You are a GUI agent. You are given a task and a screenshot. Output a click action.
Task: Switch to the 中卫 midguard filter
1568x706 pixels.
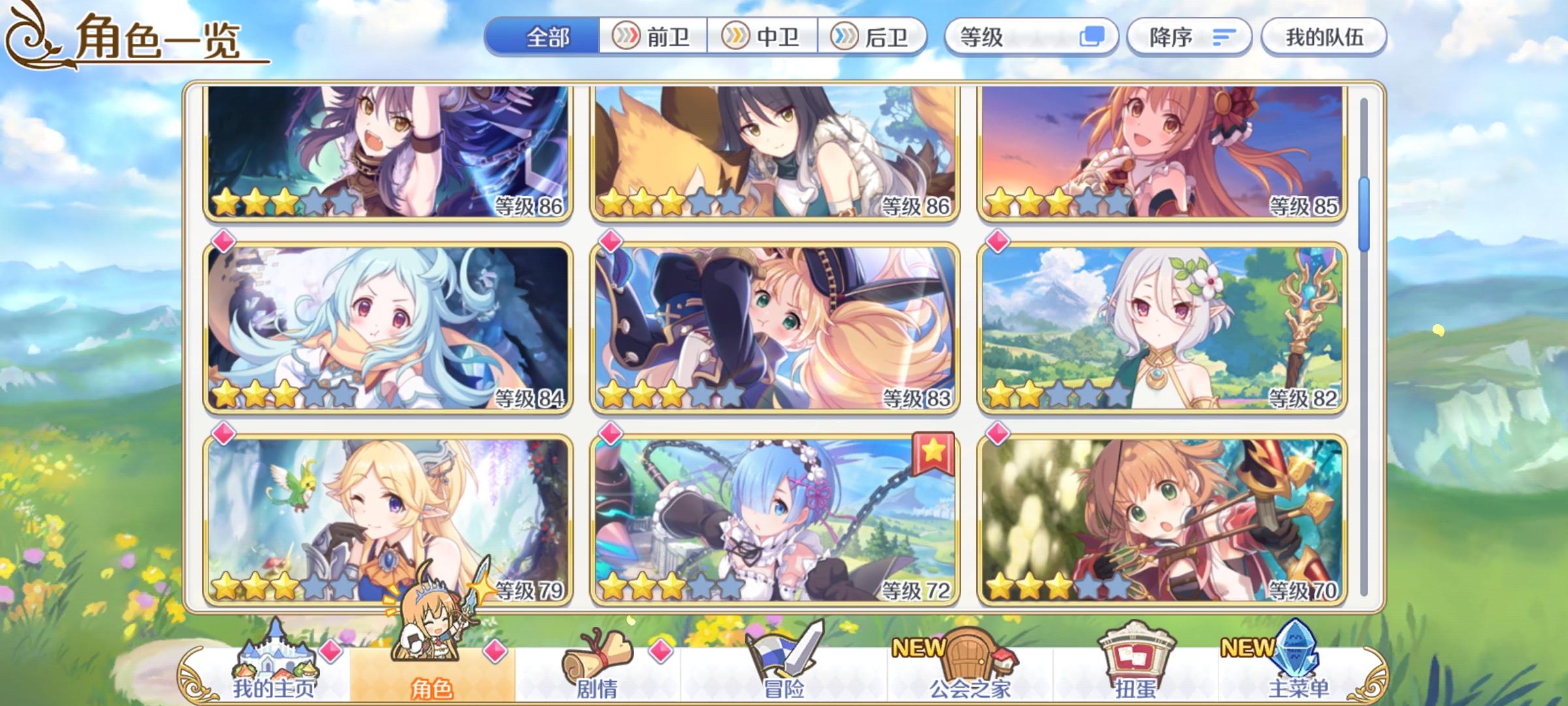pyautogui.click(x=760, y=37)
